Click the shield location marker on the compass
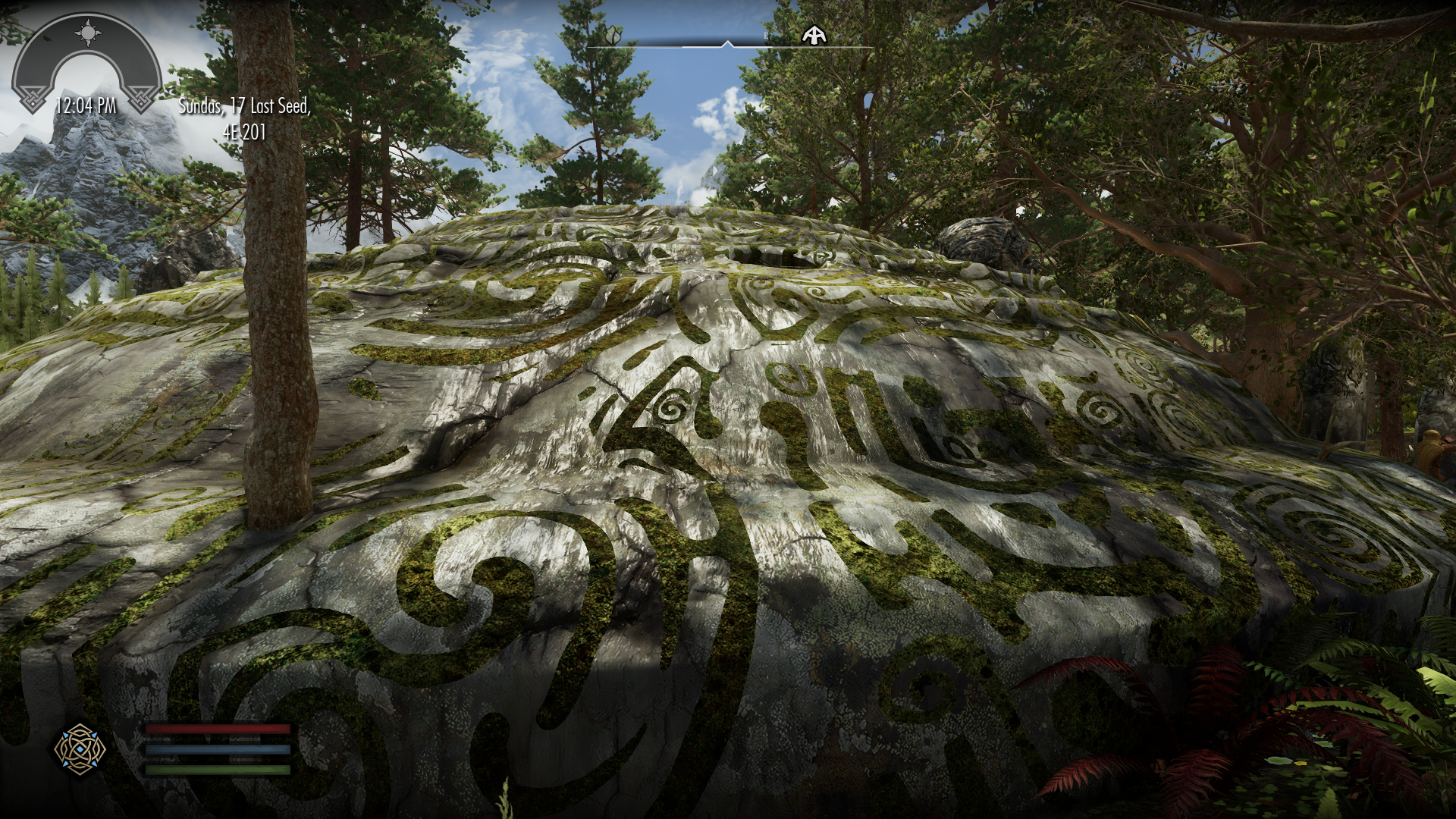Screen dimensions: 1456x819 (x=613, y=36)
